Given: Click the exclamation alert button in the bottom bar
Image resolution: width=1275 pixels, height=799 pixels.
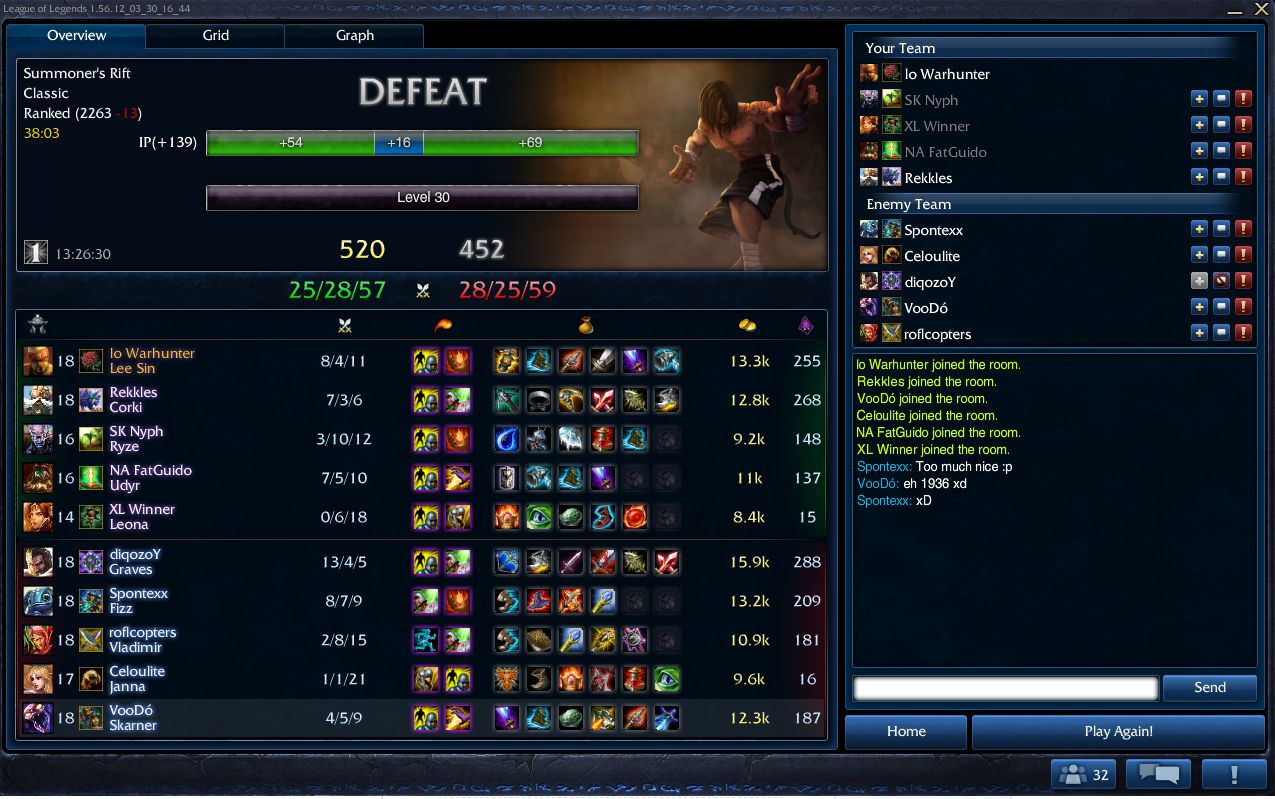Looking at the screenshot, I should pyautogui.click(x=1234, y=774).
